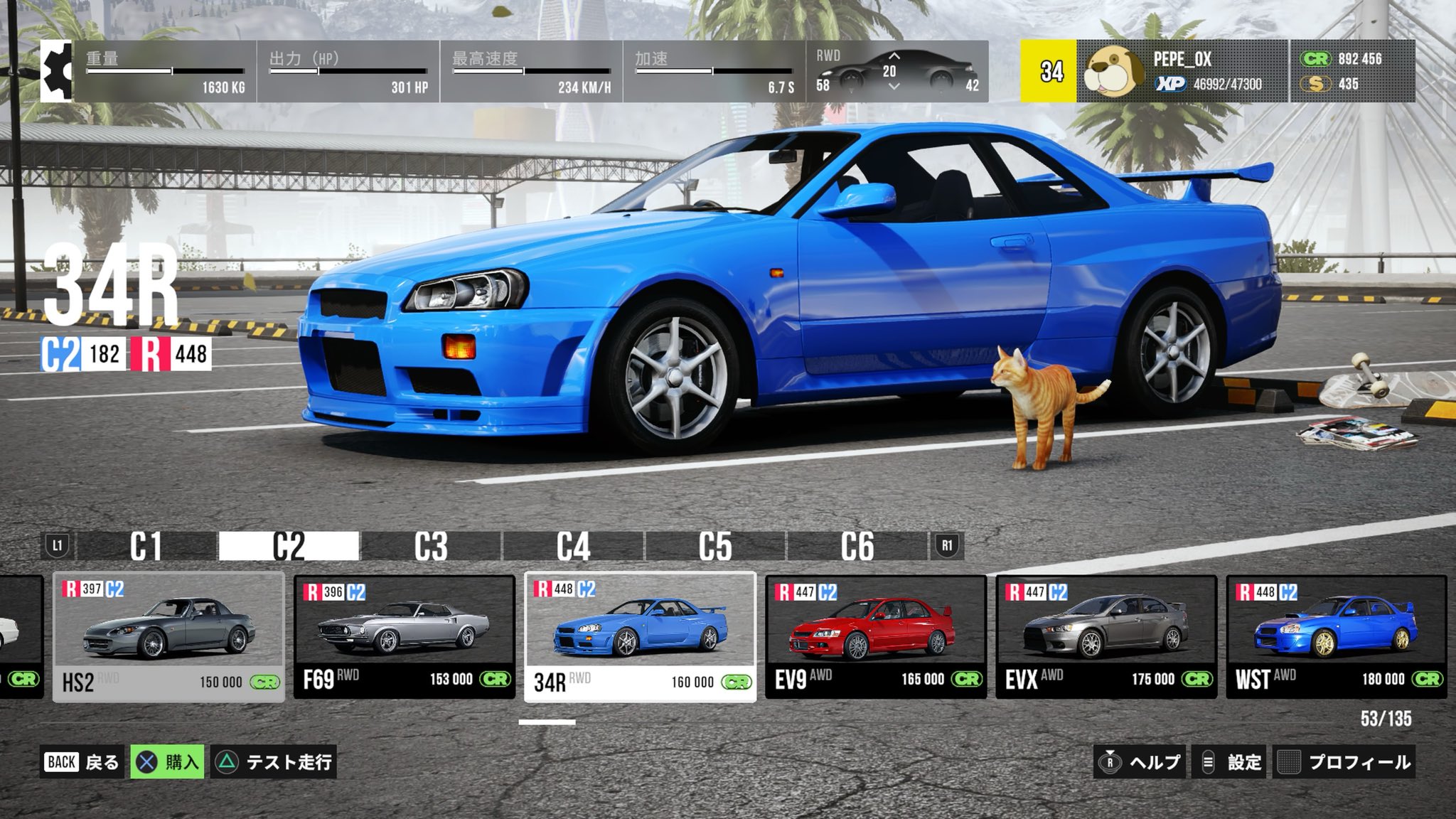
Task: Select the blue 34R car card
Action: click(640, 638)
